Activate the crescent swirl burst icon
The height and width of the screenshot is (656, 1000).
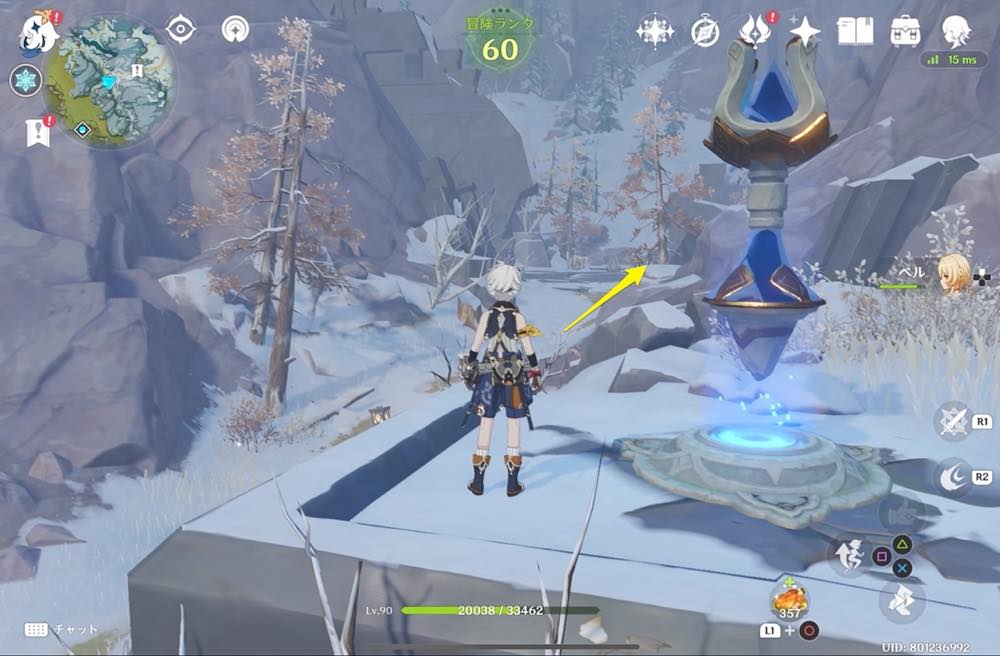(x=952, y=478)
